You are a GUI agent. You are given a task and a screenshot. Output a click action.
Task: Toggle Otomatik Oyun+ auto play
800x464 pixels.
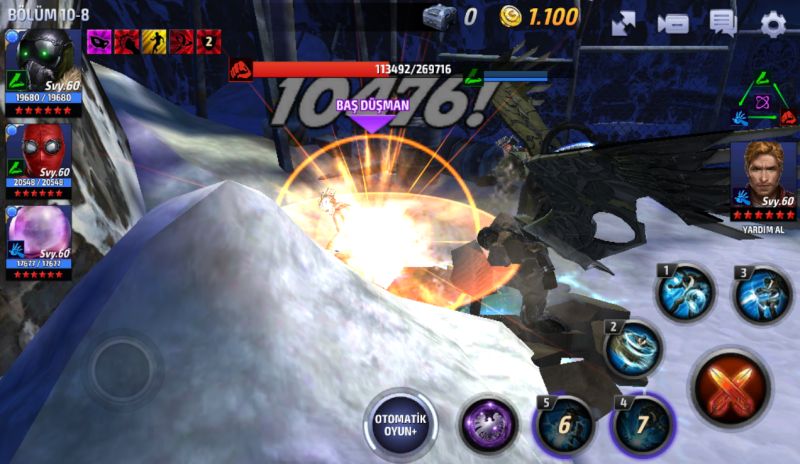click(401, 424)
